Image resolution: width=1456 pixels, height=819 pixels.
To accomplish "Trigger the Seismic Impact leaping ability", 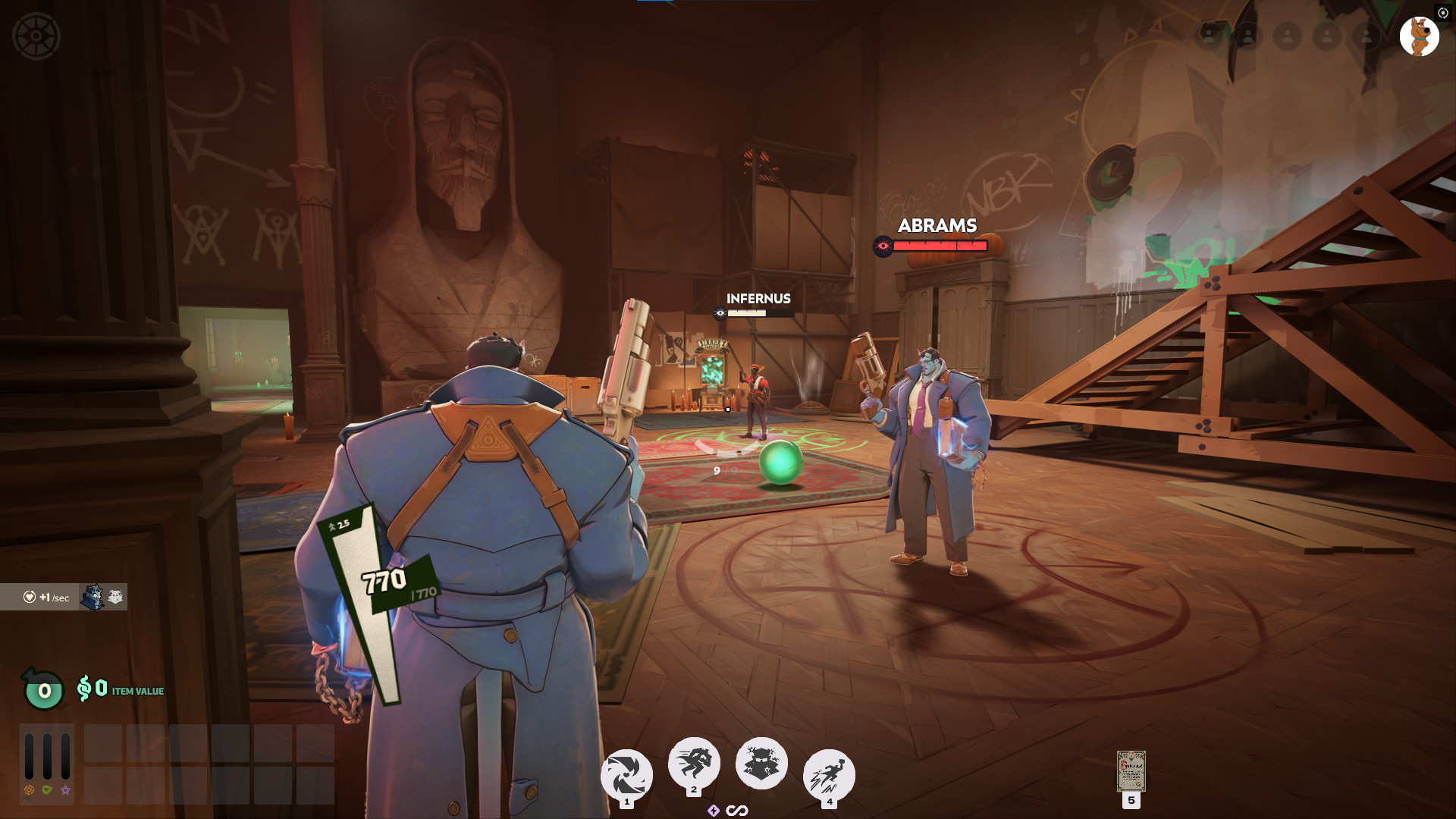I will 829,775.
